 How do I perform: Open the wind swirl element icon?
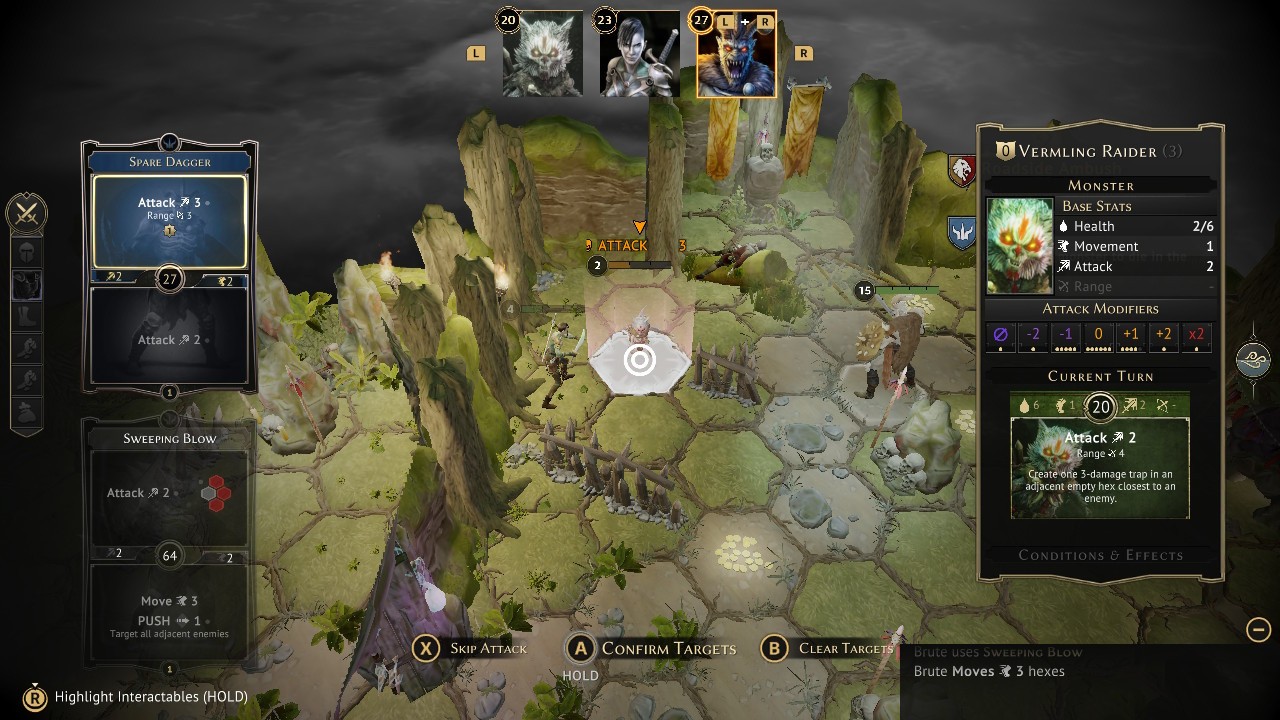tap(1253, 360)
